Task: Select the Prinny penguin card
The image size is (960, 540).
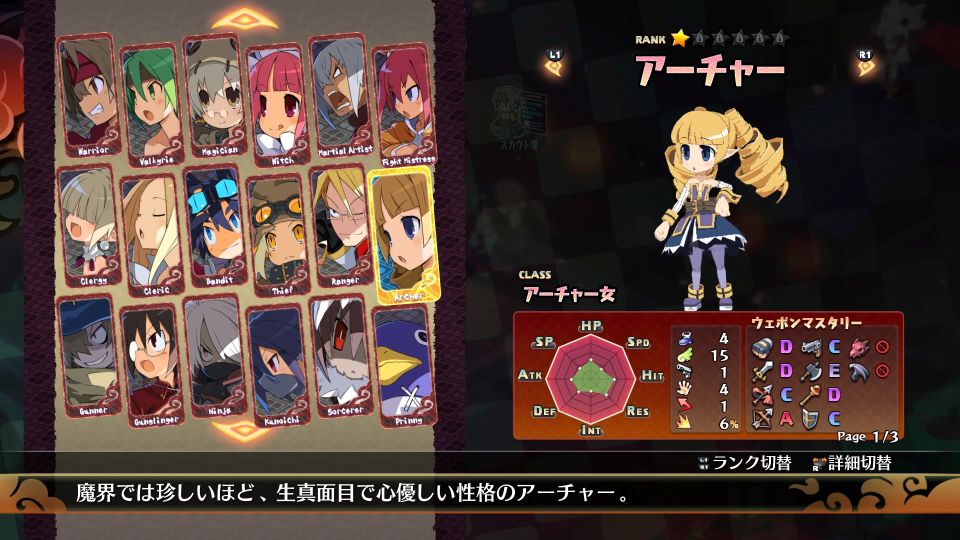Action: 403,364
